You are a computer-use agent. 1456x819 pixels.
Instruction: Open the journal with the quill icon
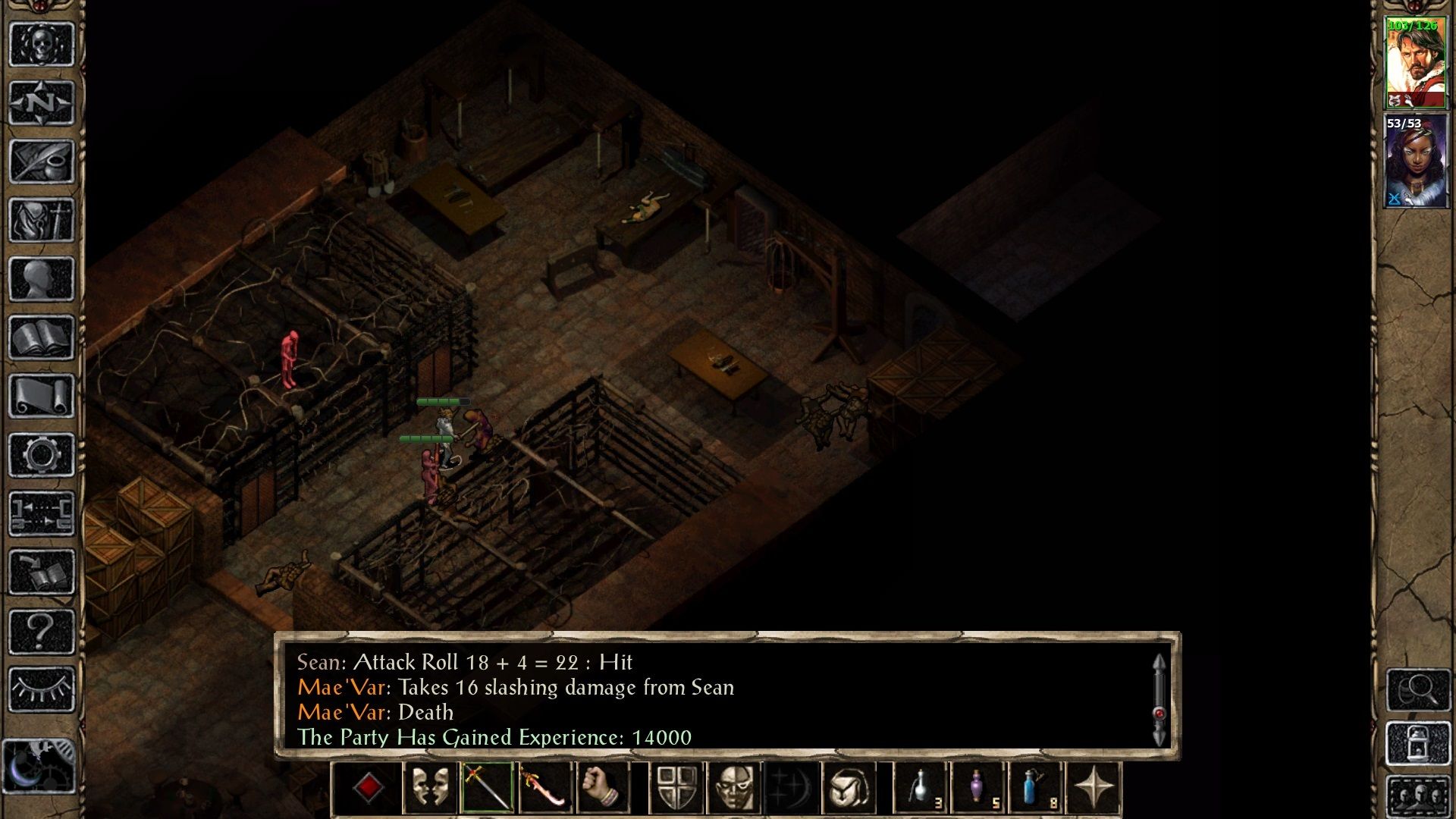42,161
